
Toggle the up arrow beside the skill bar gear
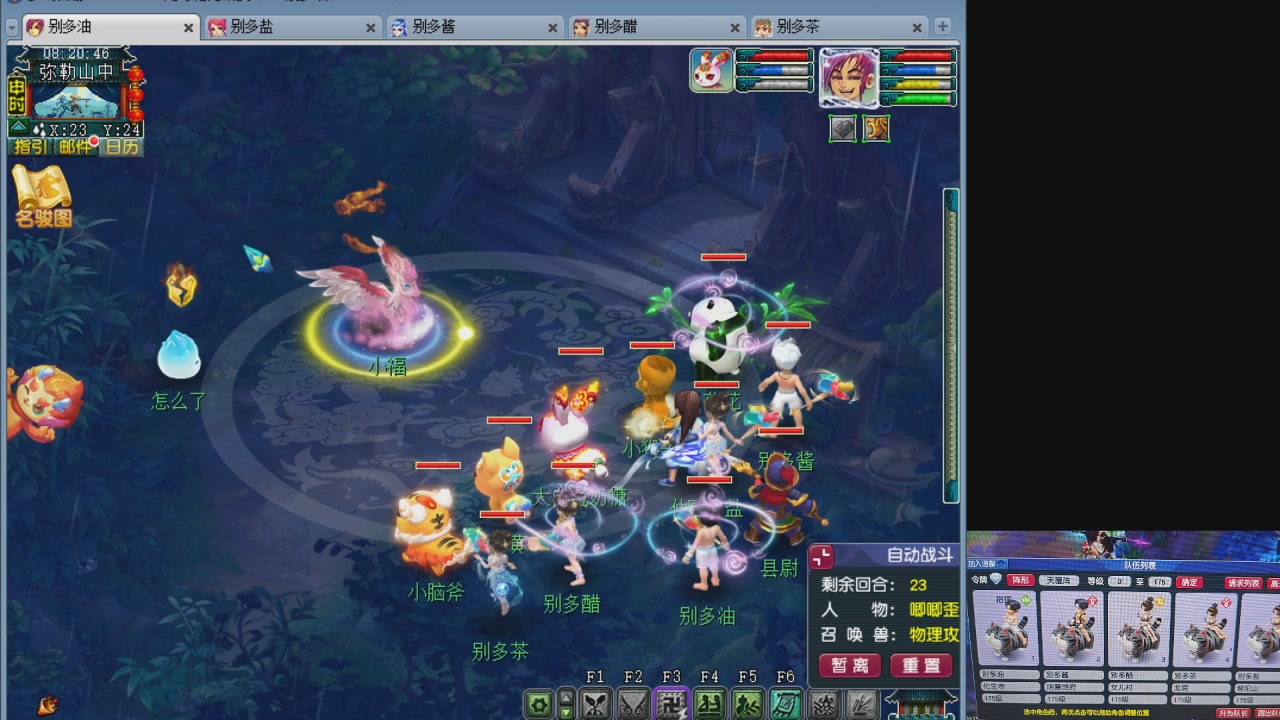tap(565, 696)
